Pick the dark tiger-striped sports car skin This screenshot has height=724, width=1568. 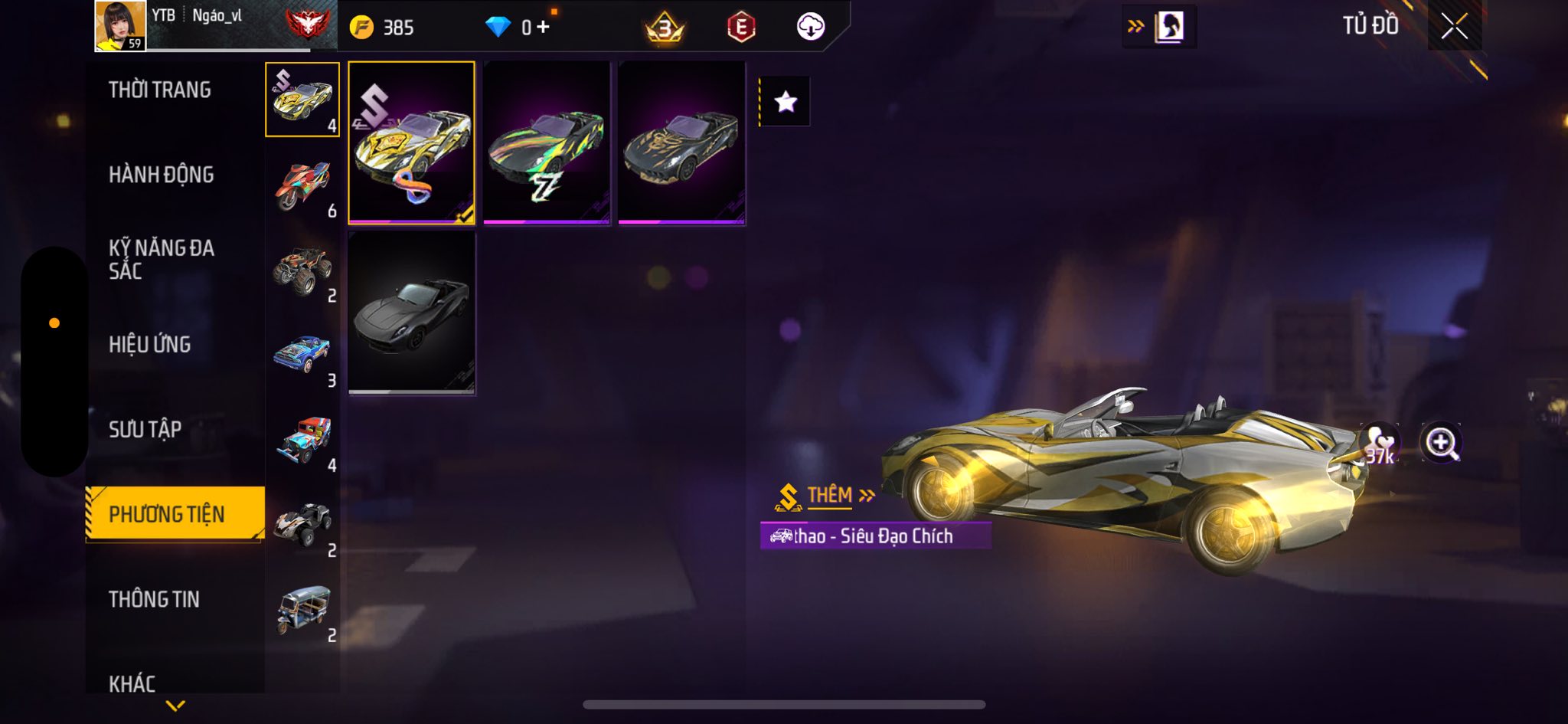click(x=681, y=143)
